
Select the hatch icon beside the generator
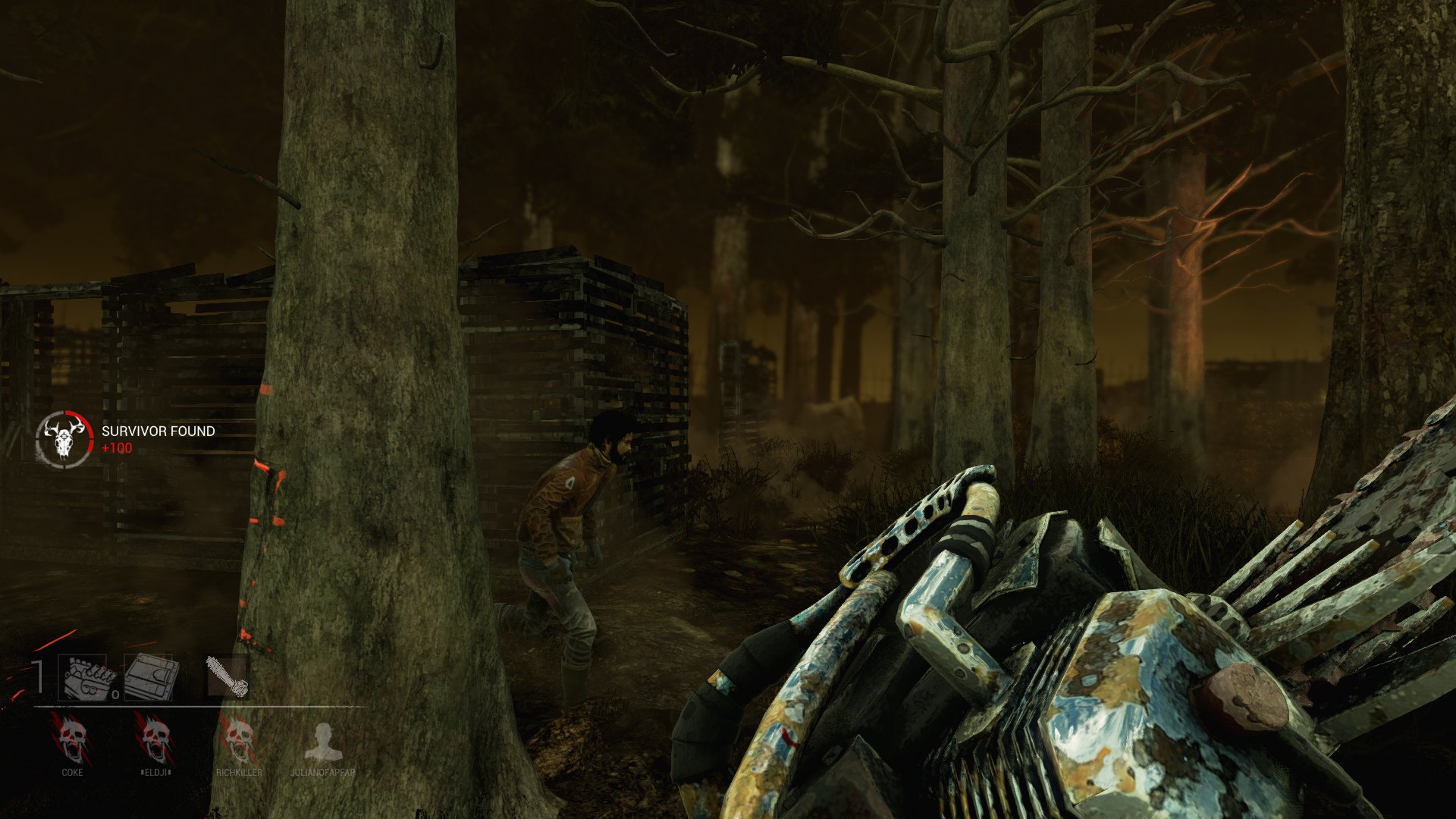(150, 677)
